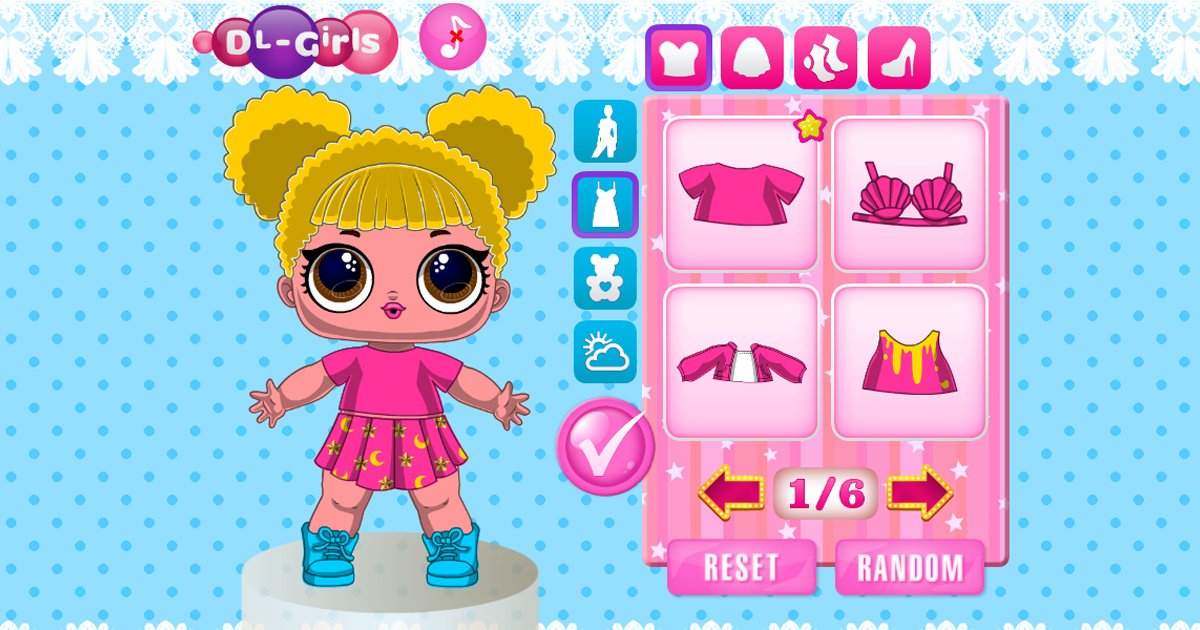
Task: Click the RESET button
Action: click(x=741, y=567)
